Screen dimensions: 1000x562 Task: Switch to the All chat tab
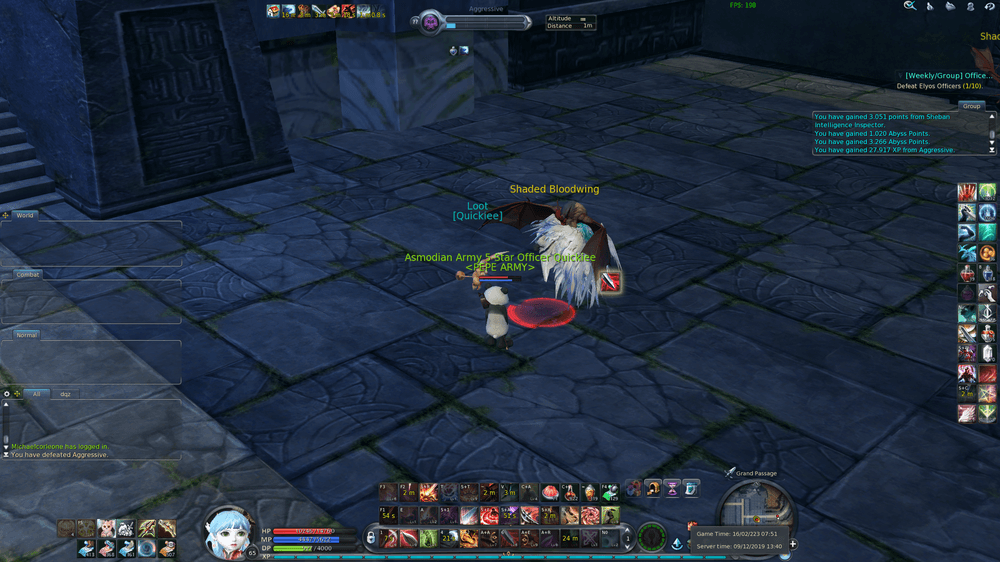[x=36, y=394]
